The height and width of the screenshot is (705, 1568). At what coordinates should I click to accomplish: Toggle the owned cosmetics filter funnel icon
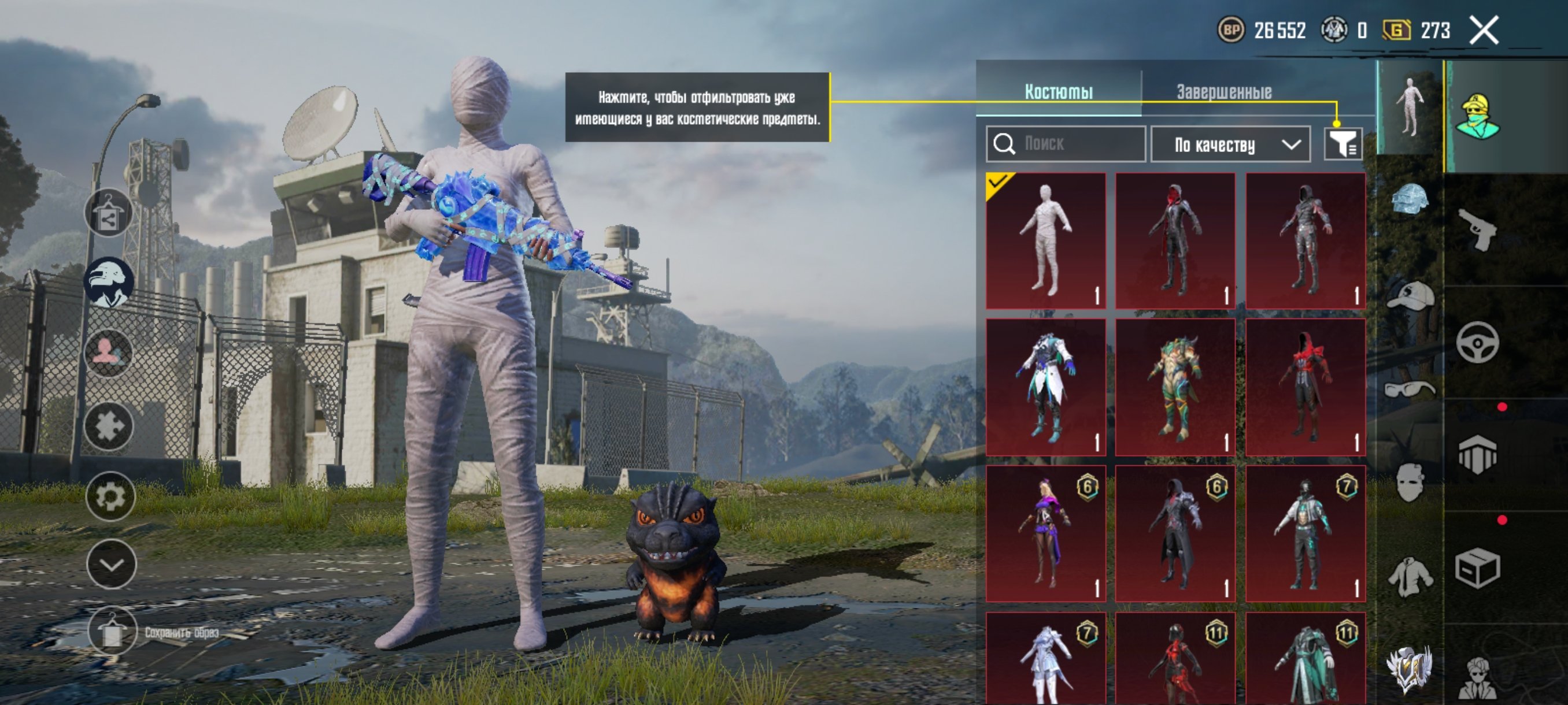click(1342, 144)
